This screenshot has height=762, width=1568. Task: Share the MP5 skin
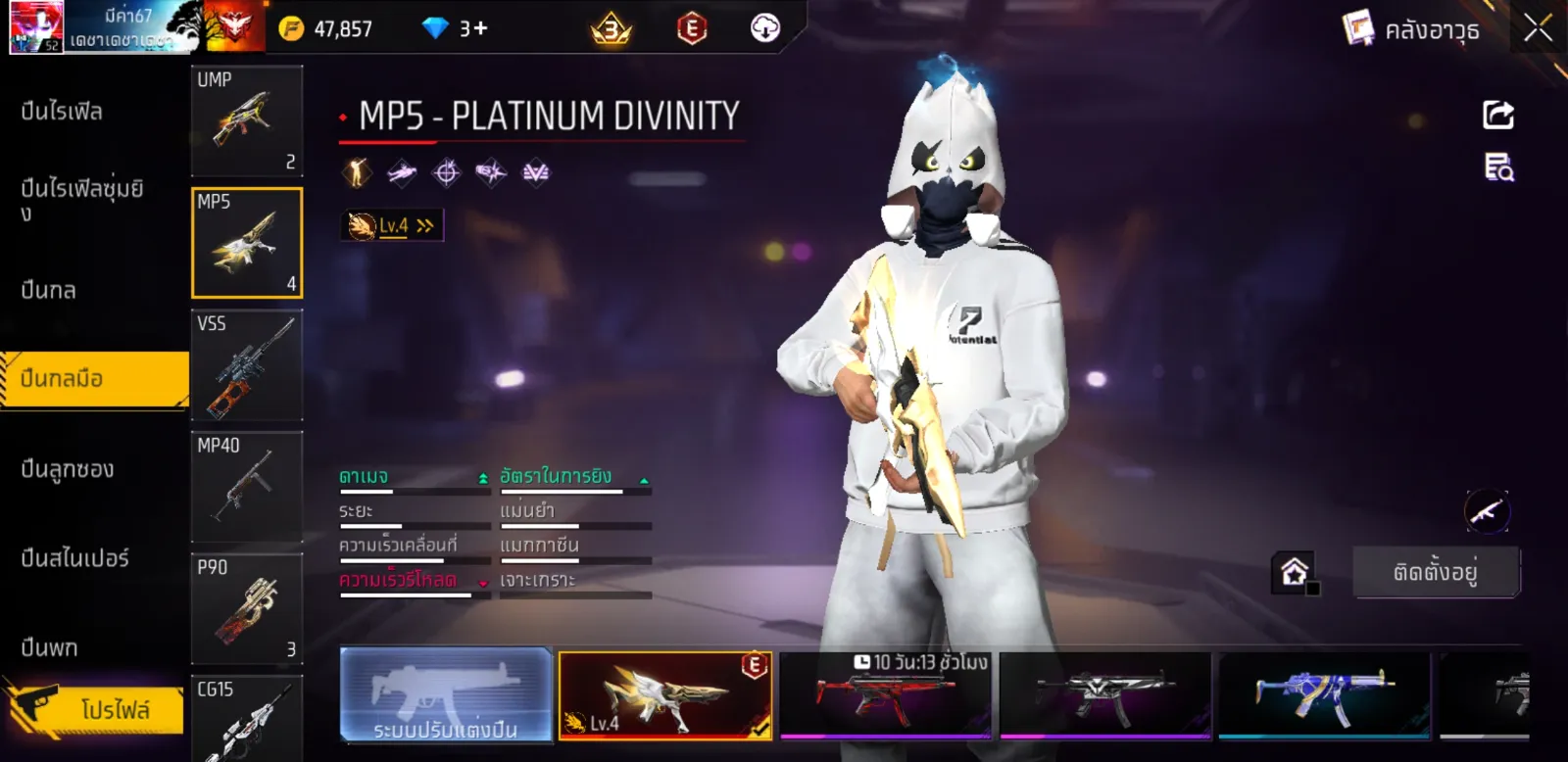[1498, 115]
